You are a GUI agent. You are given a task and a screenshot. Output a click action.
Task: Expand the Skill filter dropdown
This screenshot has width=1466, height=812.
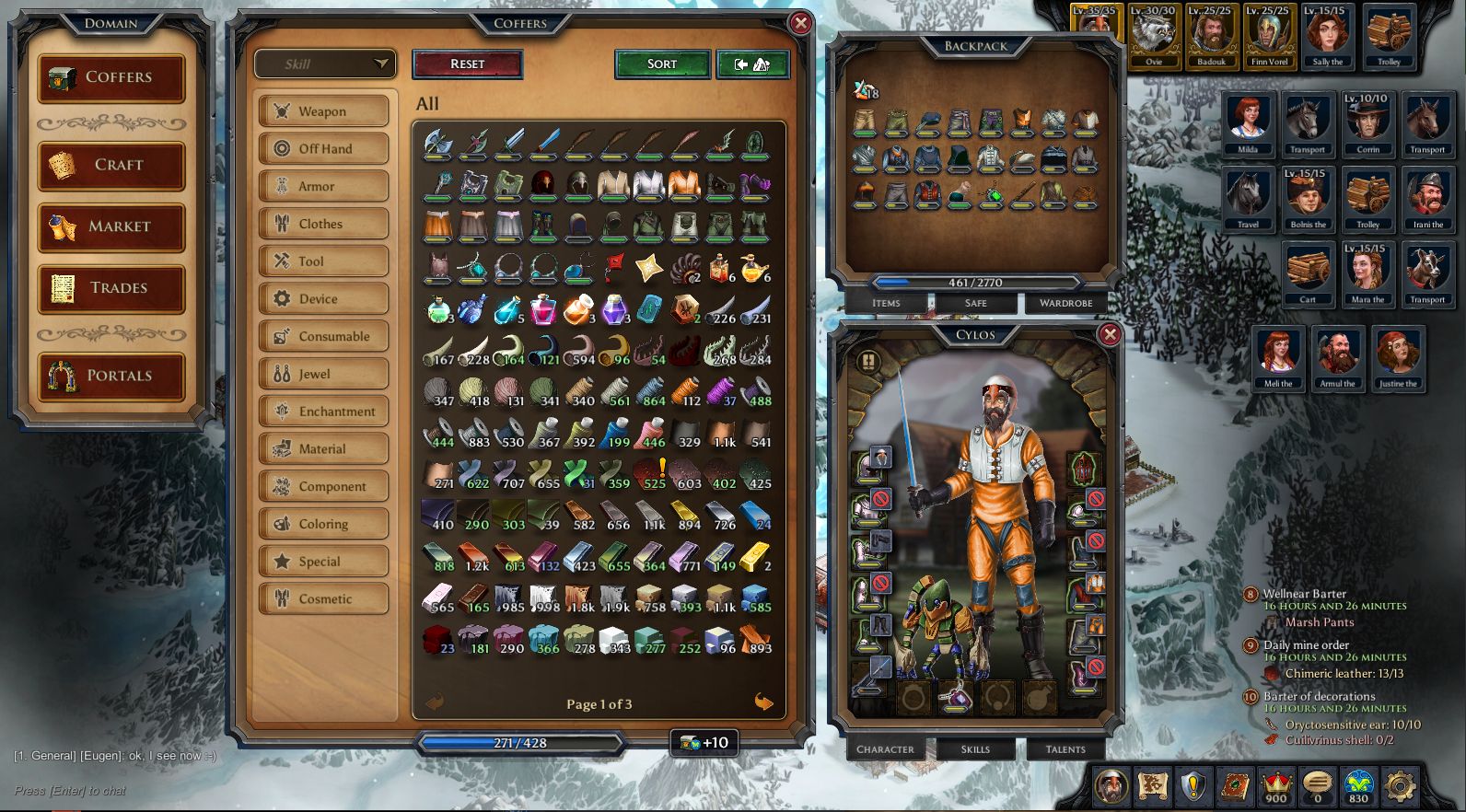(324, 64)
